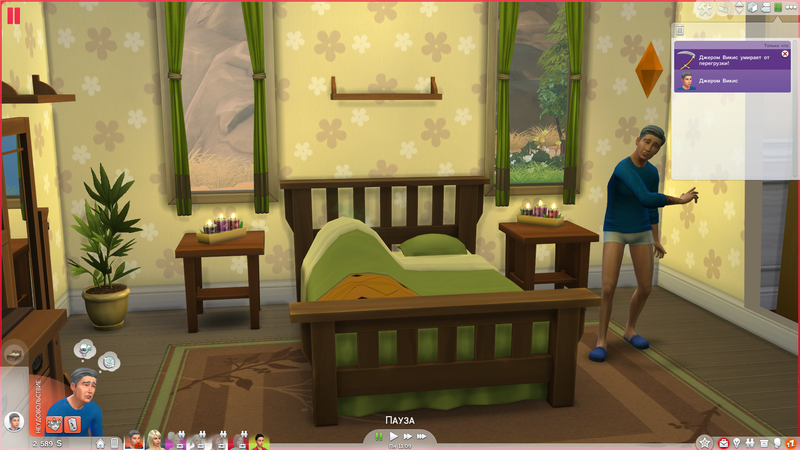
Task: Open the three-dots game options menu
Action: [793, 8]
